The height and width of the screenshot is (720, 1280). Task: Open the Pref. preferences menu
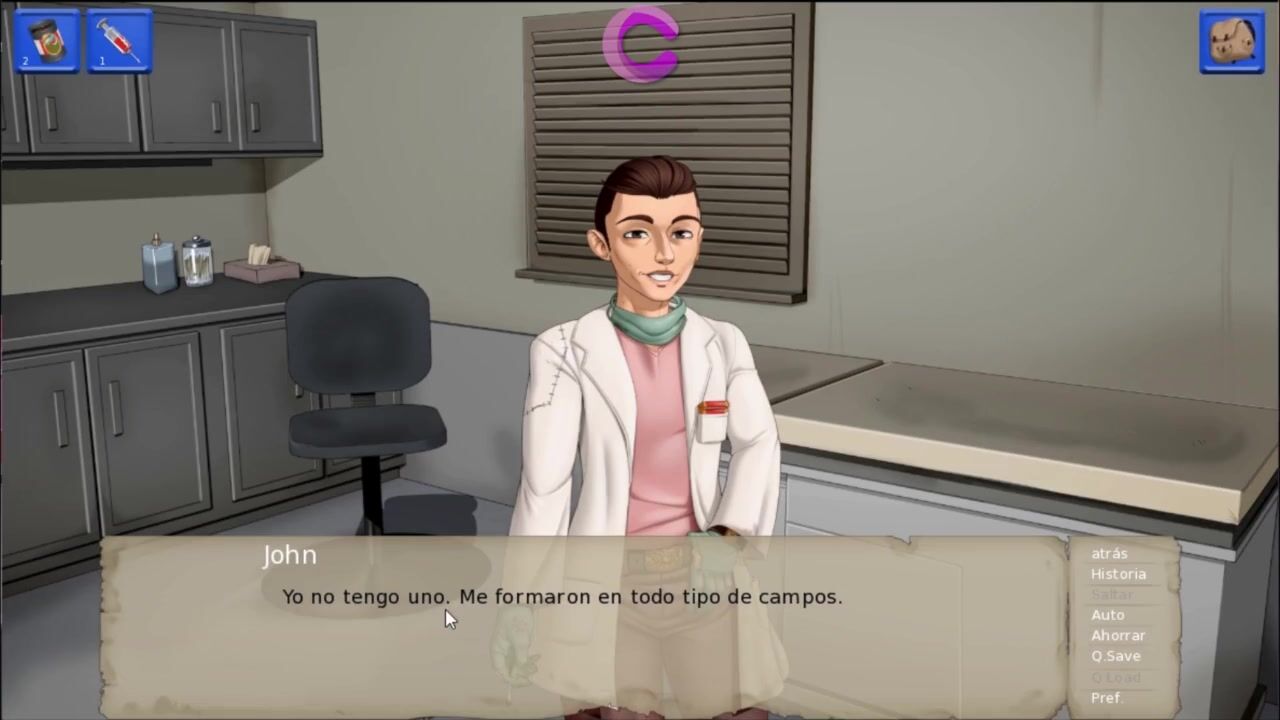[x=1107, y=697]
